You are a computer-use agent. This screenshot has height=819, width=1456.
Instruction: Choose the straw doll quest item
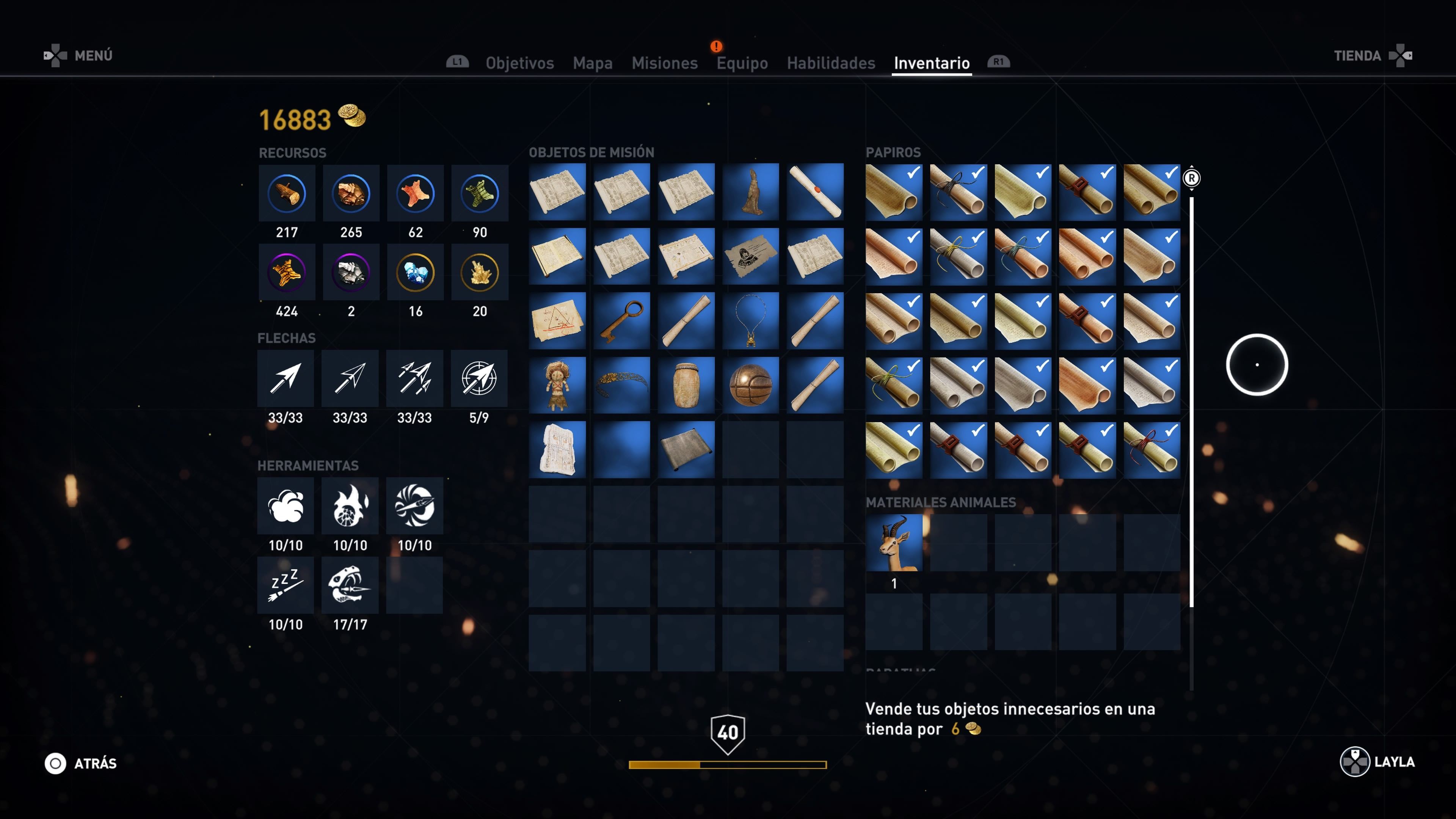(x=557, y=385)
